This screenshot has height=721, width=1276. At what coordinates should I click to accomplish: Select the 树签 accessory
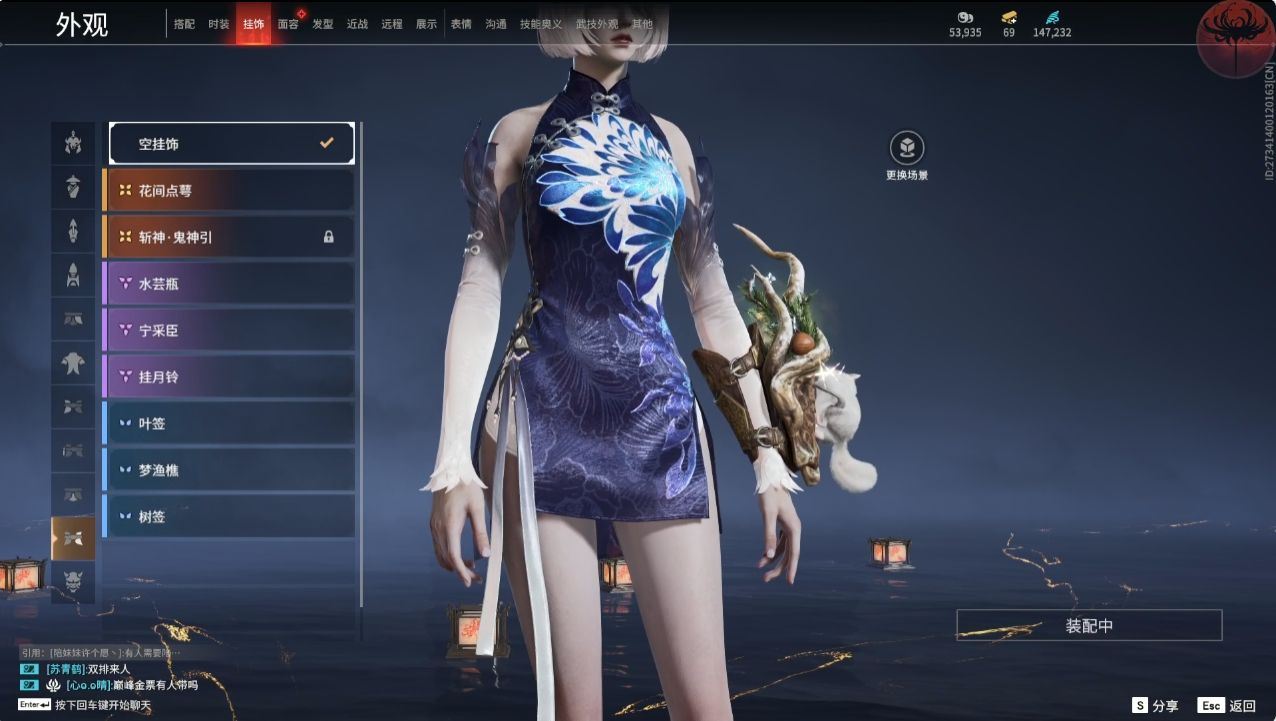[x=229, y=516]
